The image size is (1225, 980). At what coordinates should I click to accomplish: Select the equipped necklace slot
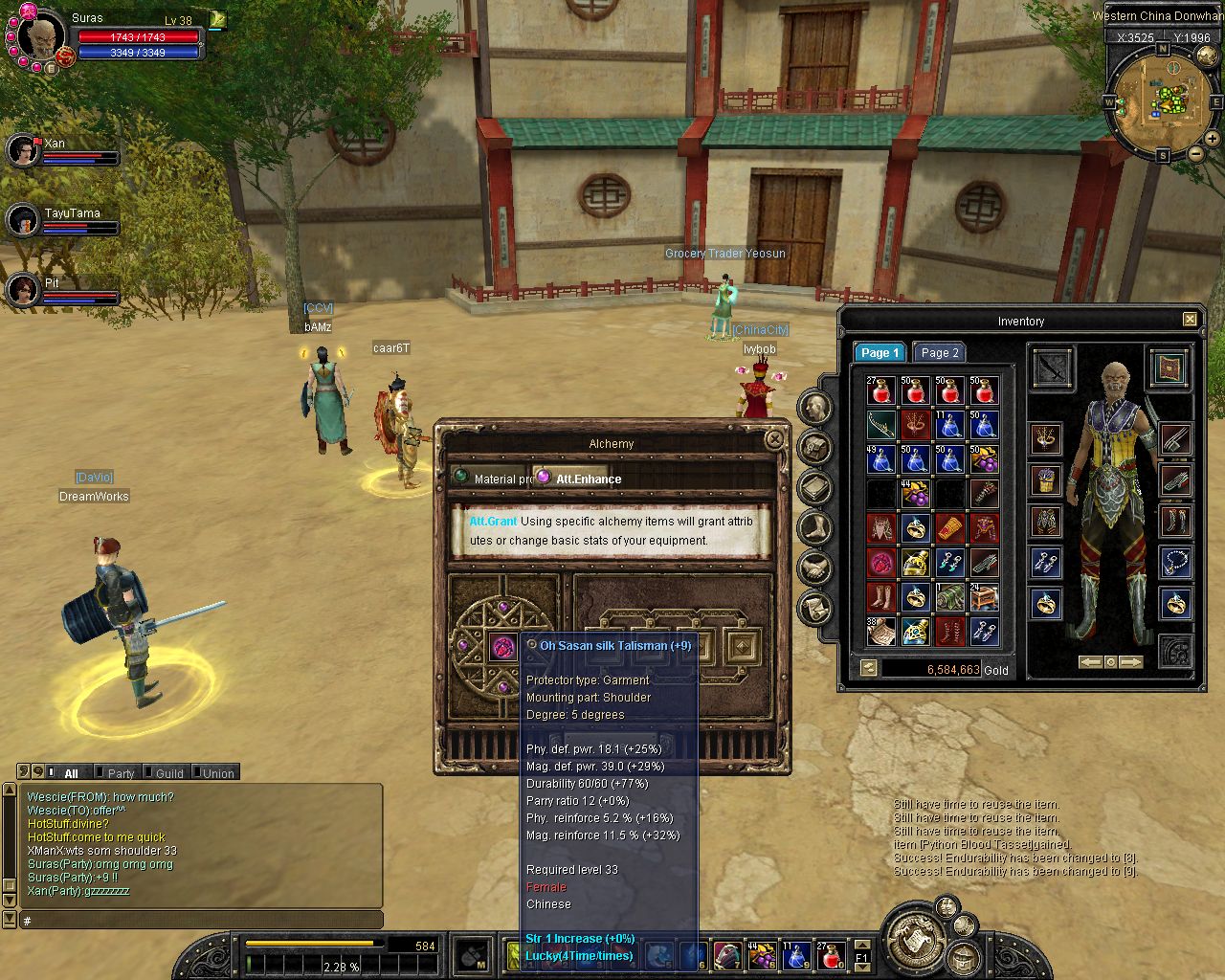(1175, 562)
